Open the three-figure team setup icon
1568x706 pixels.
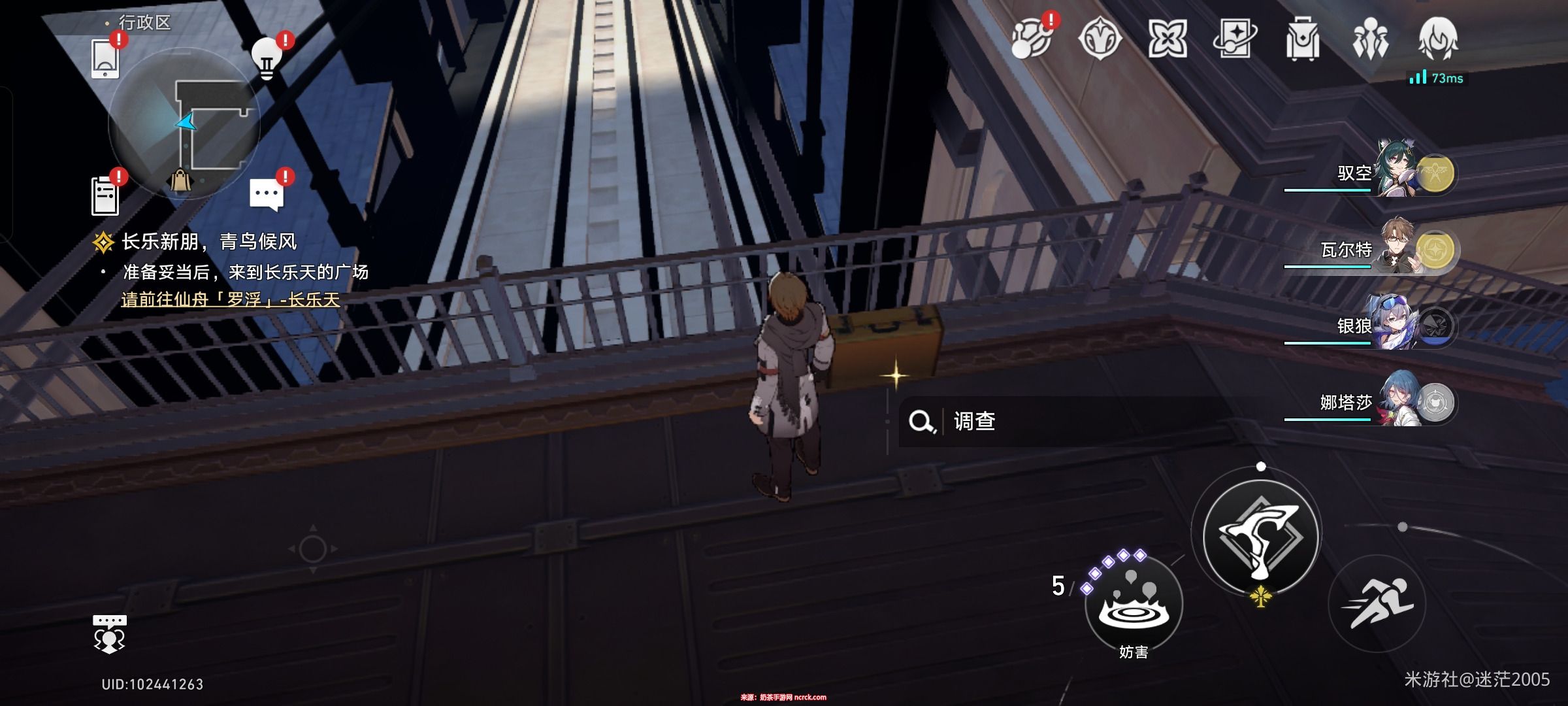coord(1370,39)
